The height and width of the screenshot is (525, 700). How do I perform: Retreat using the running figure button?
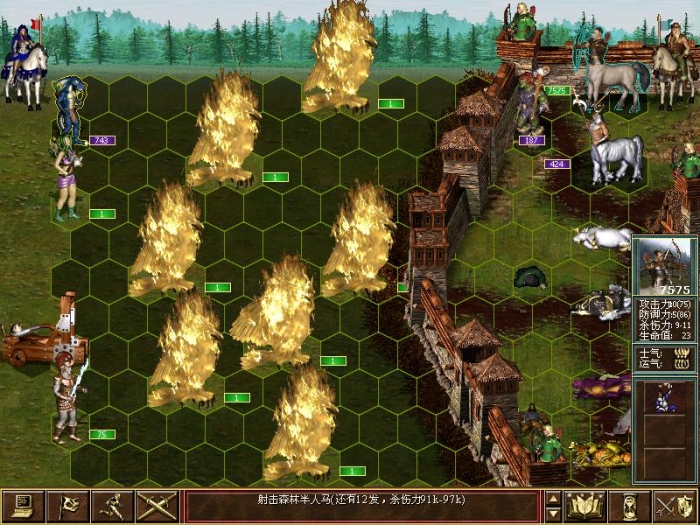point(112,506)
